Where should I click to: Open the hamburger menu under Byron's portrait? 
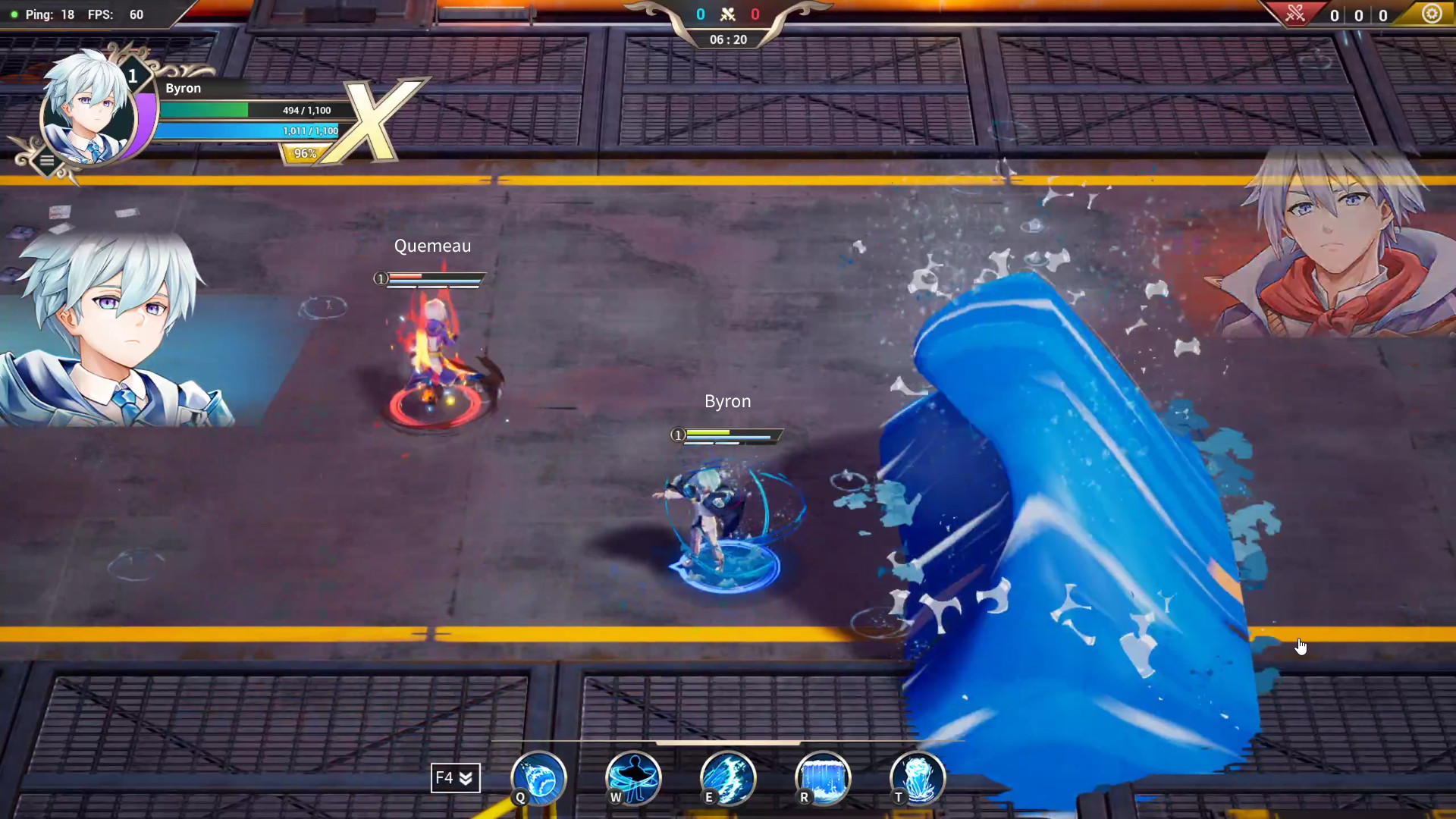pyautogui.click(x=47, y=160)
